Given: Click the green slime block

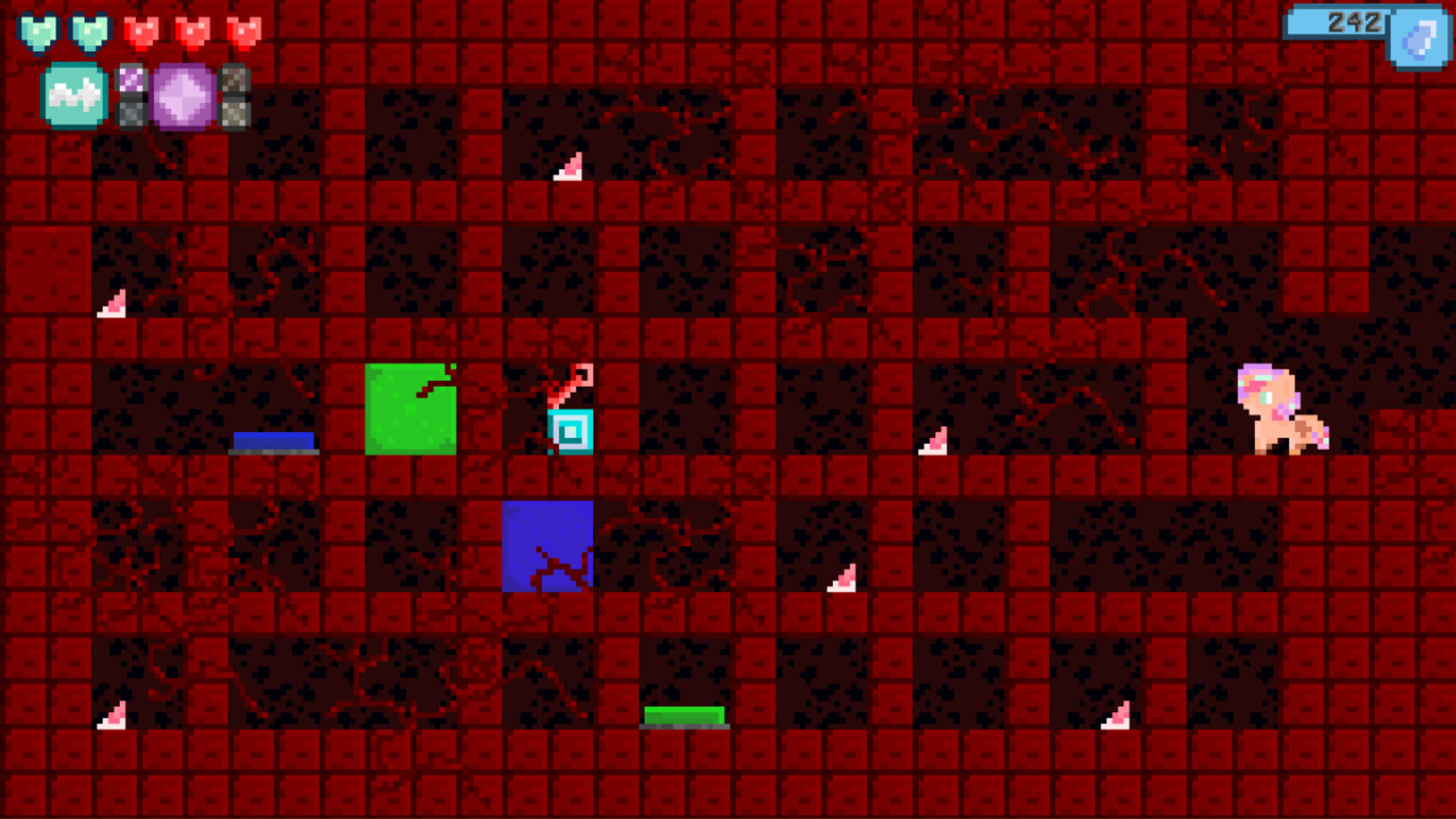Looking at the screenshot, I should [409, 409].
